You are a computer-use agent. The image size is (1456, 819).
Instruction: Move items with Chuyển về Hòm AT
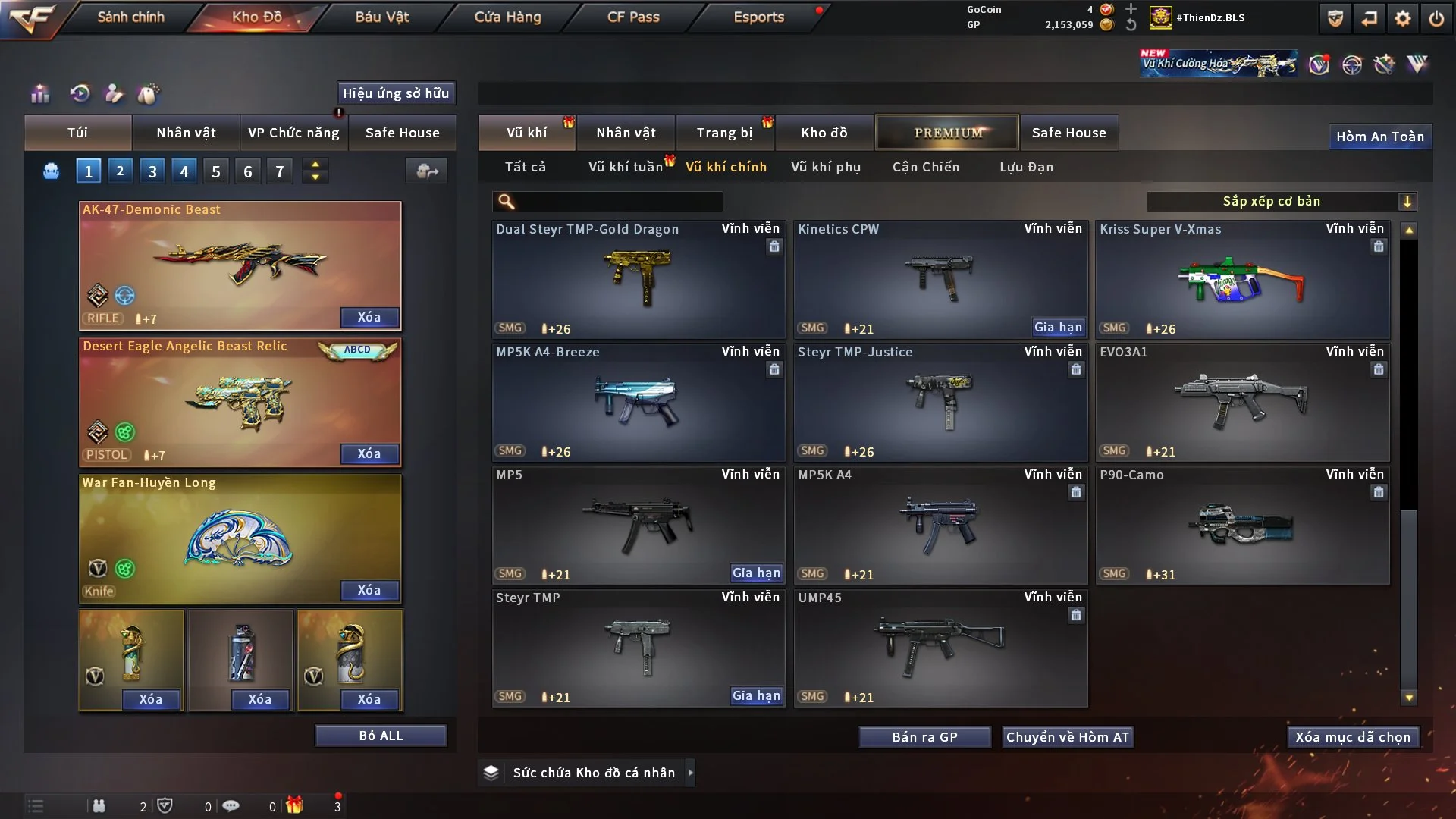1068,737
